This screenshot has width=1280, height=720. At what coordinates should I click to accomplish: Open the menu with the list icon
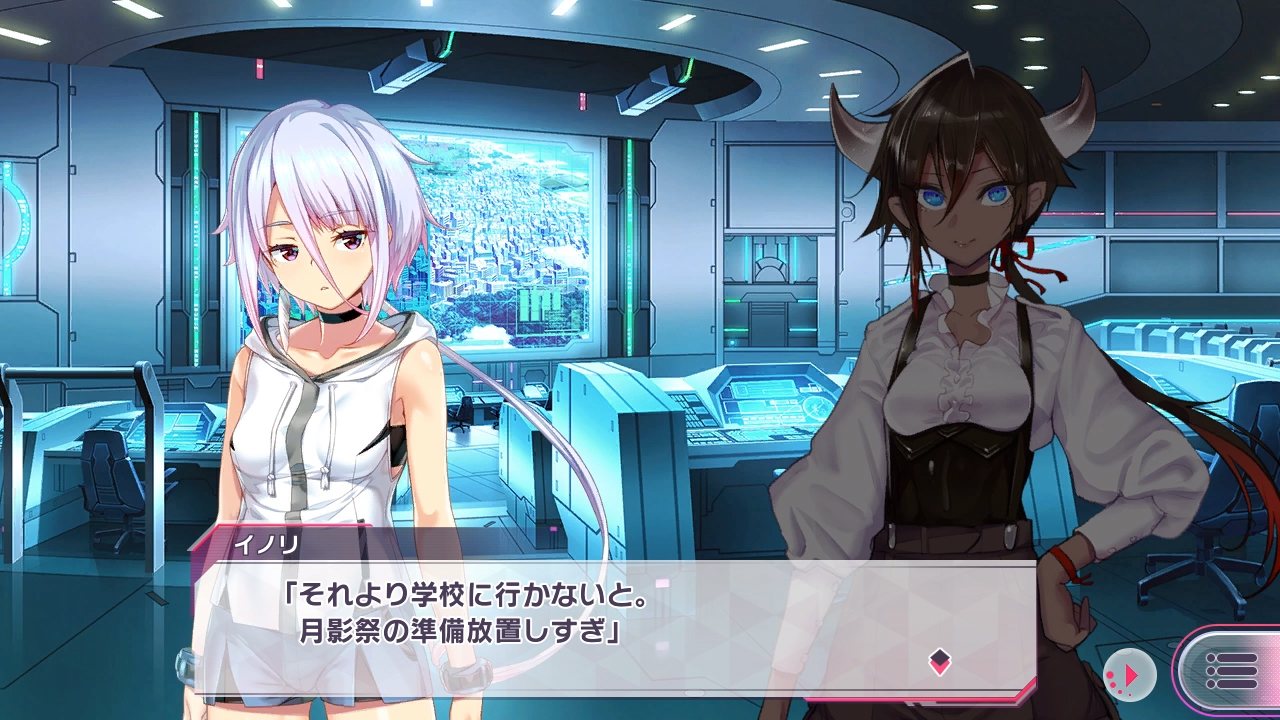(1231, 670)
